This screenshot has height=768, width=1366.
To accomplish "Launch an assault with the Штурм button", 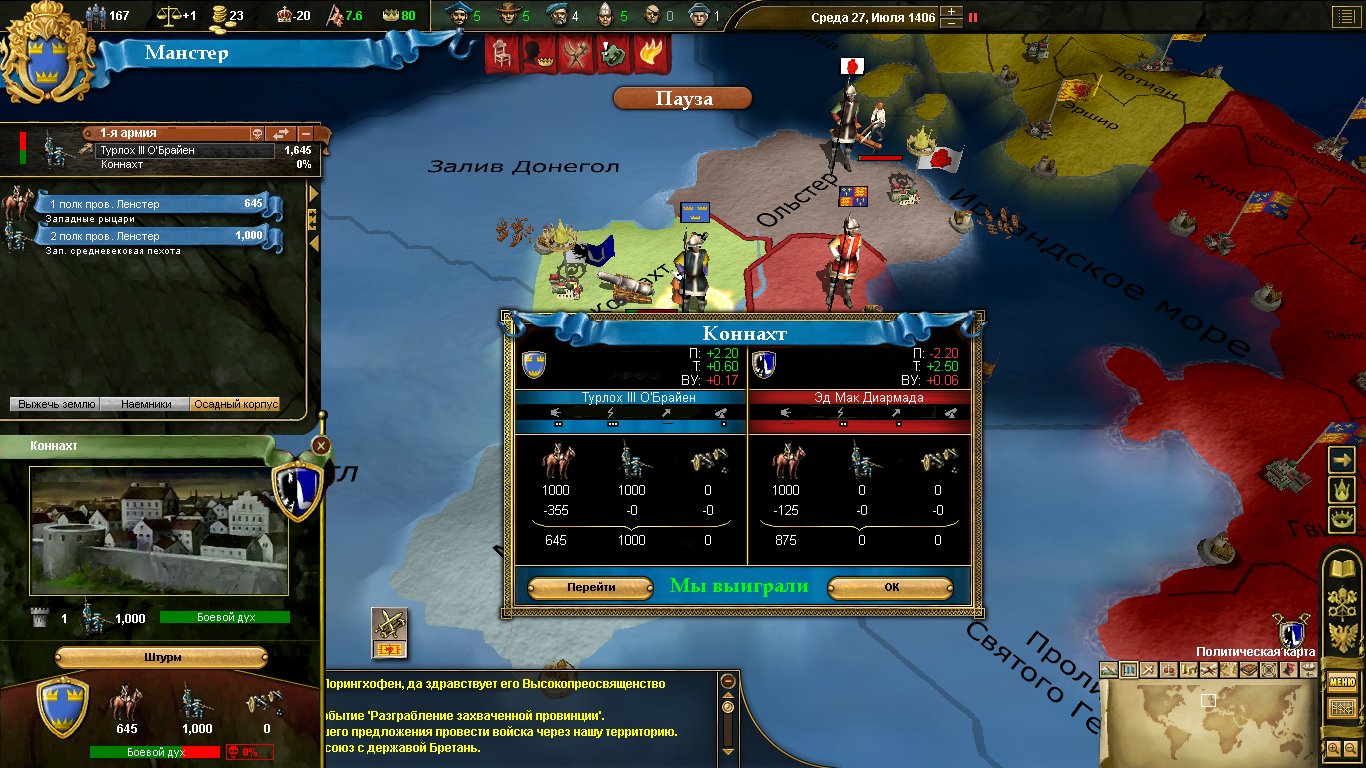I will tap(161, 657).
